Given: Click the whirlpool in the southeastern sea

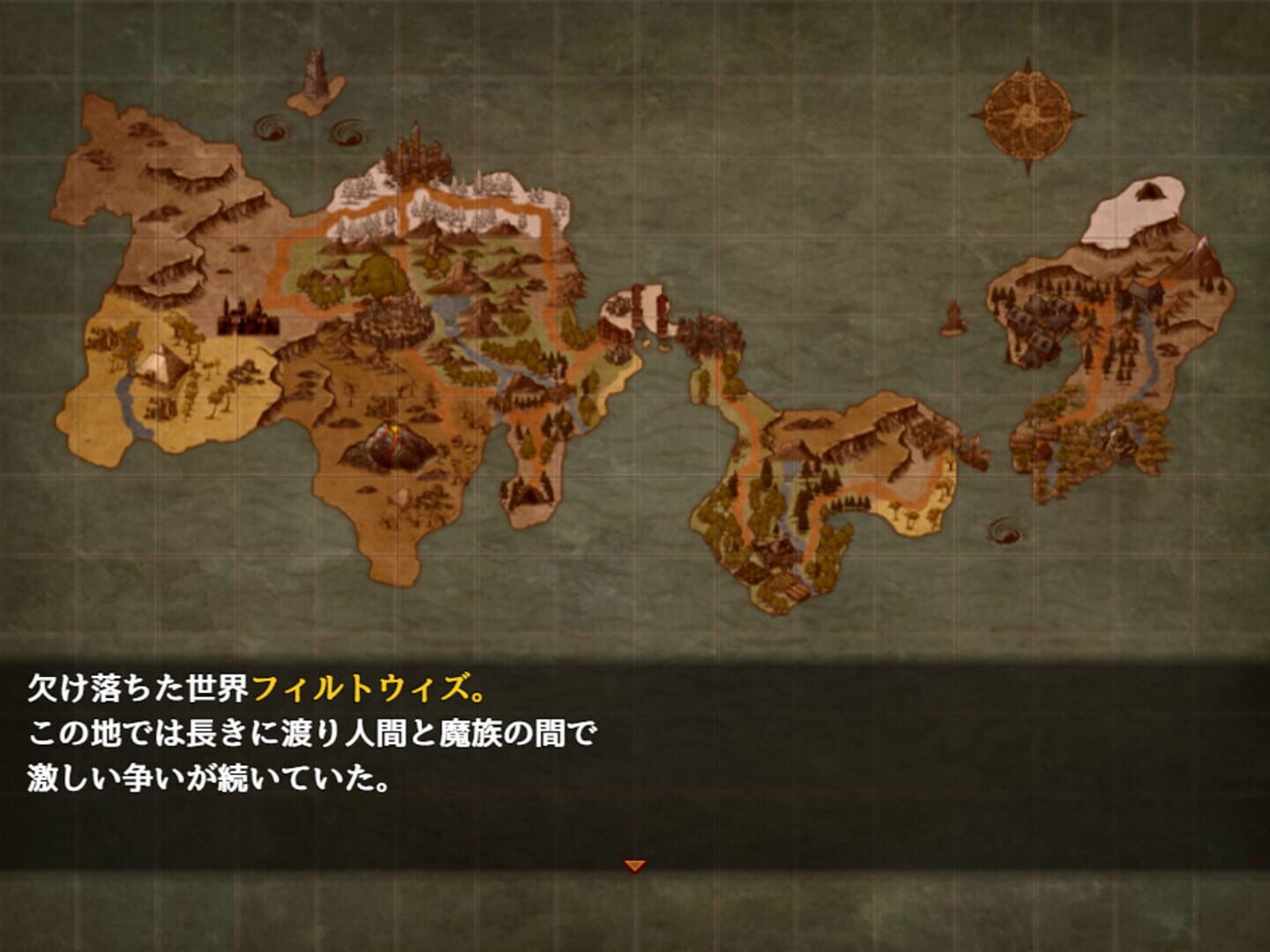Looking at the screenshot, I should [x=1005, y=529].
